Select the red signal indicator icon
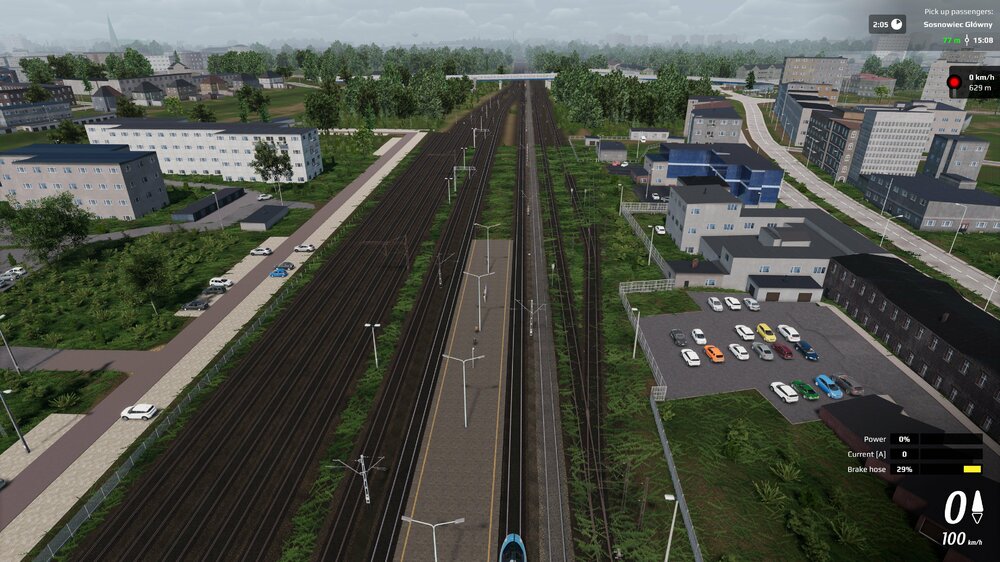The image size is (1000, 562). tap(954, 81)
